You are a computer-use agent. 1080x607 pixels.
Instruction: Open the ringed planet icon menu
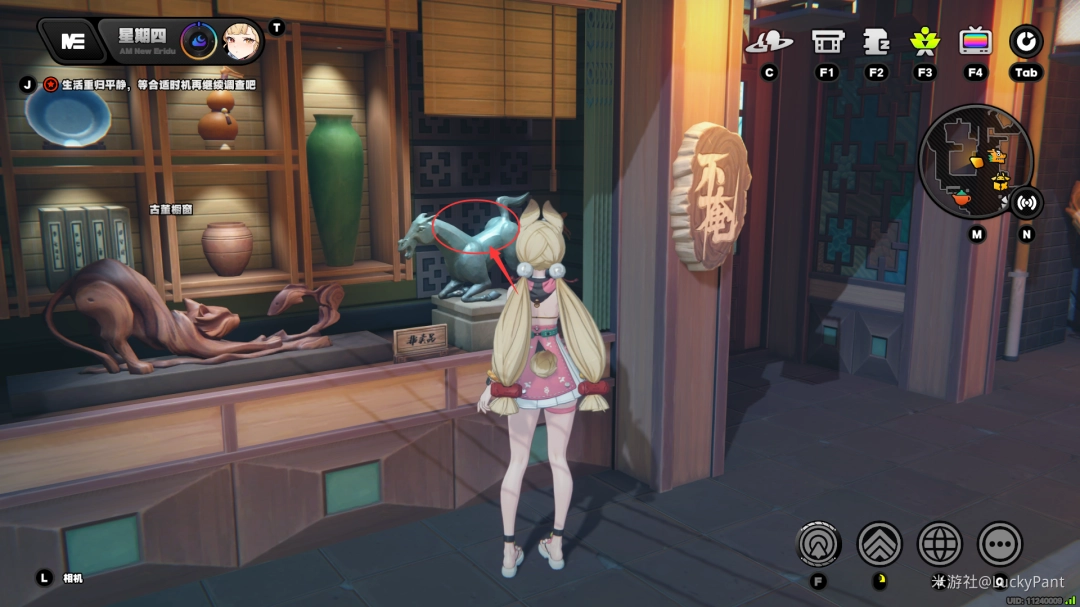(x=769, y=42)
